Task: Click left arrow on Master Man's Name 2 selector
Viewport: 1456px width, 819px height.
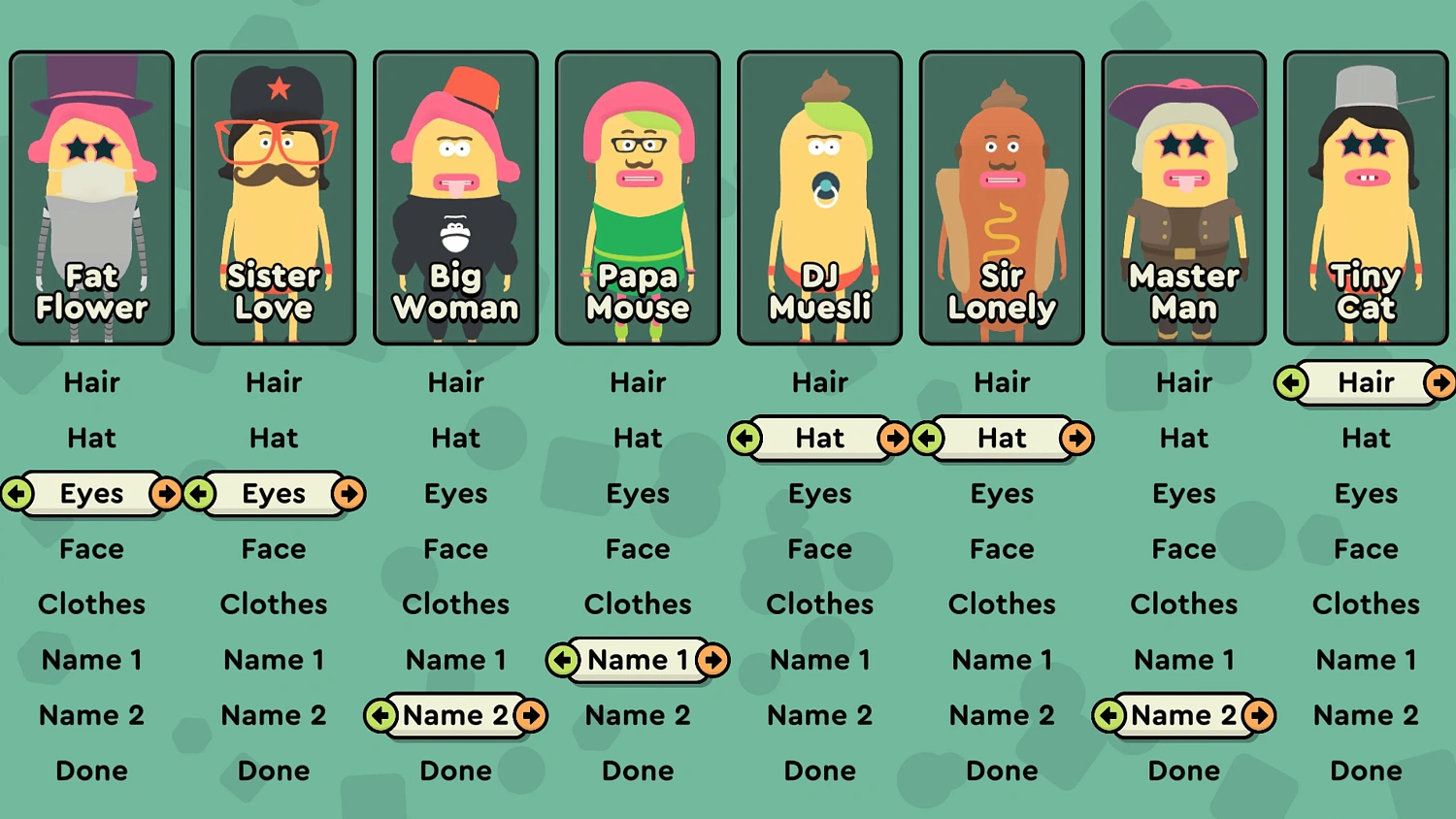Action: [x=1109, y=715]
